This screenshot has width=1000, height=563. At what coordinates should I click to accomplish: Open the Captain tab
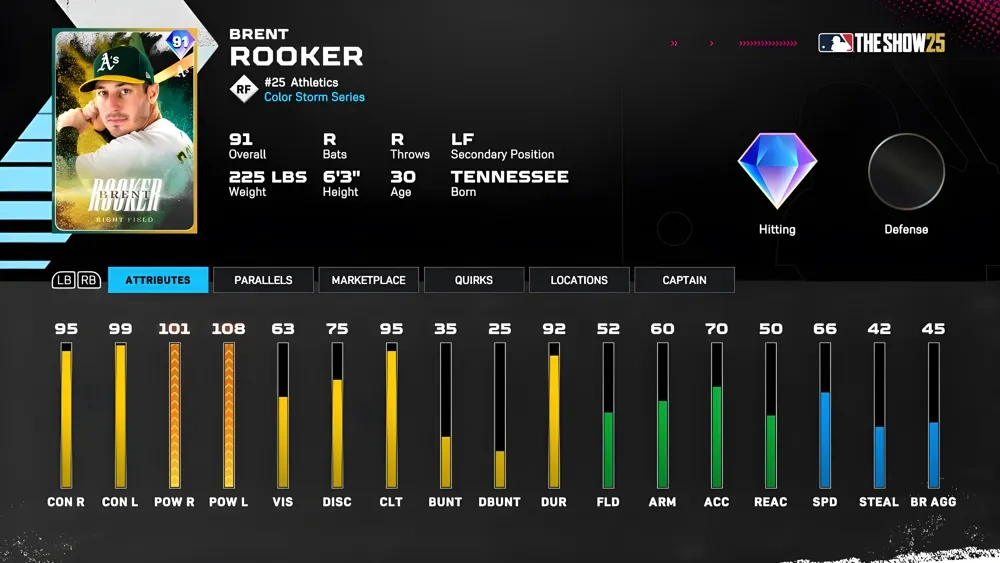tap(684, 280)
